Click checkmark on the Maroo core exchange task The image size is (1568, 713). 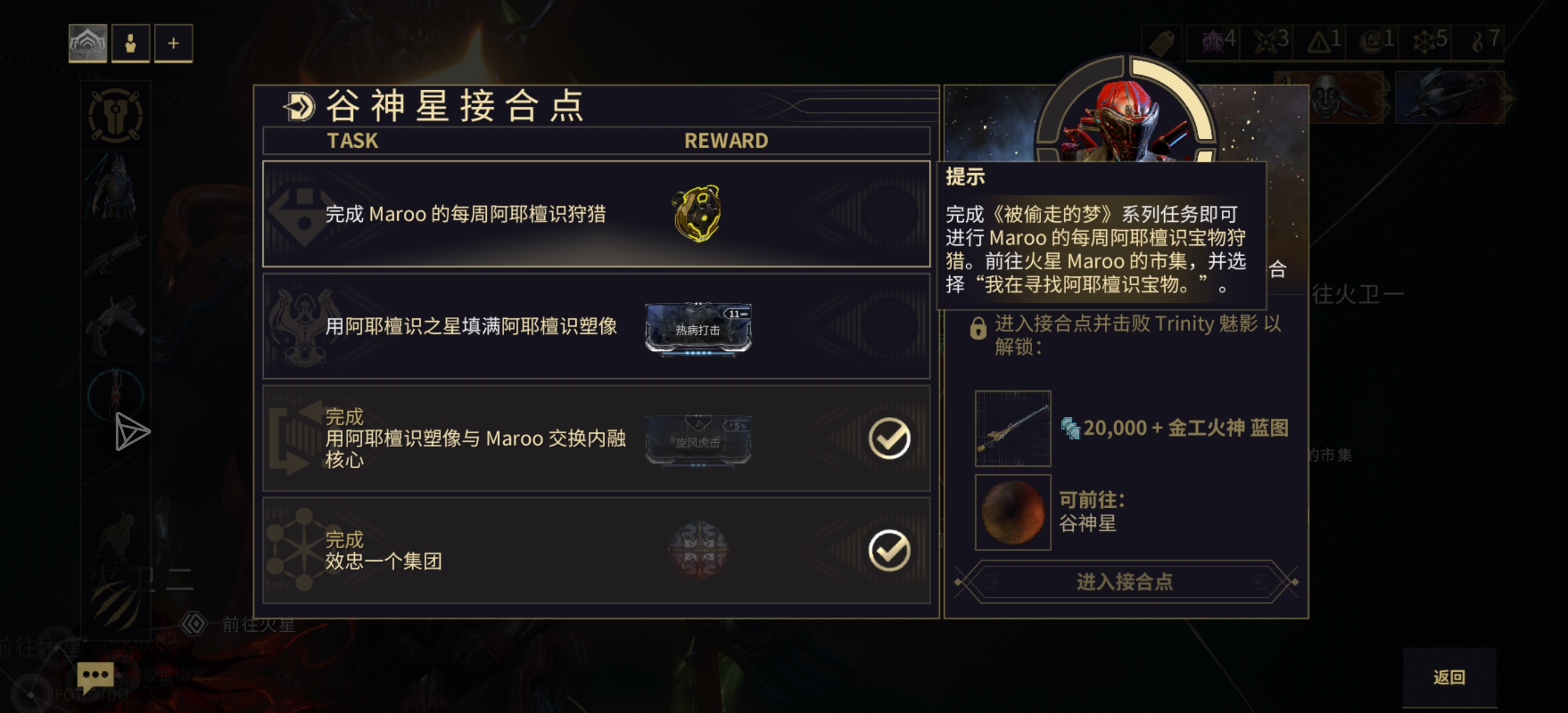click(889, 438)
